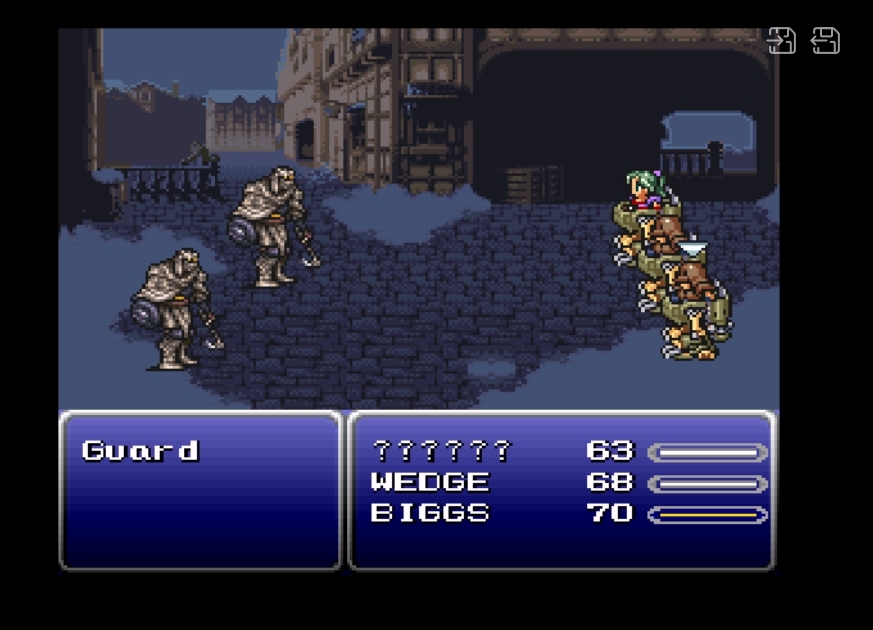Pick BIGGS in the party list

[430, 514]
